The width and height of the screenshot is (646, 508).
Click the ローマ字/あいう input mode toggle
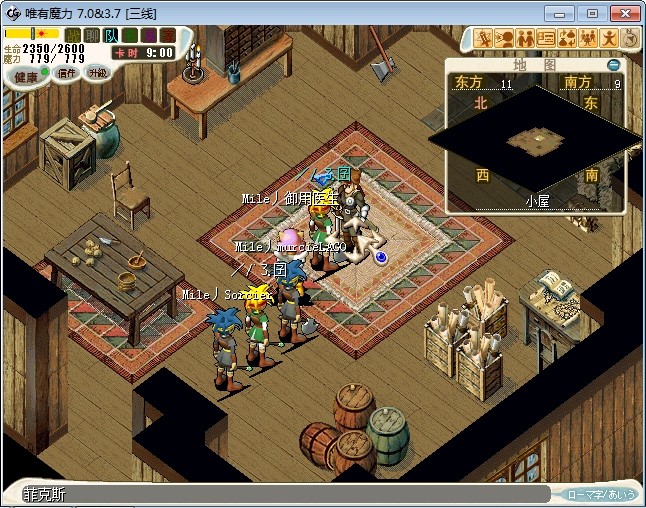(x=601, y=494)
